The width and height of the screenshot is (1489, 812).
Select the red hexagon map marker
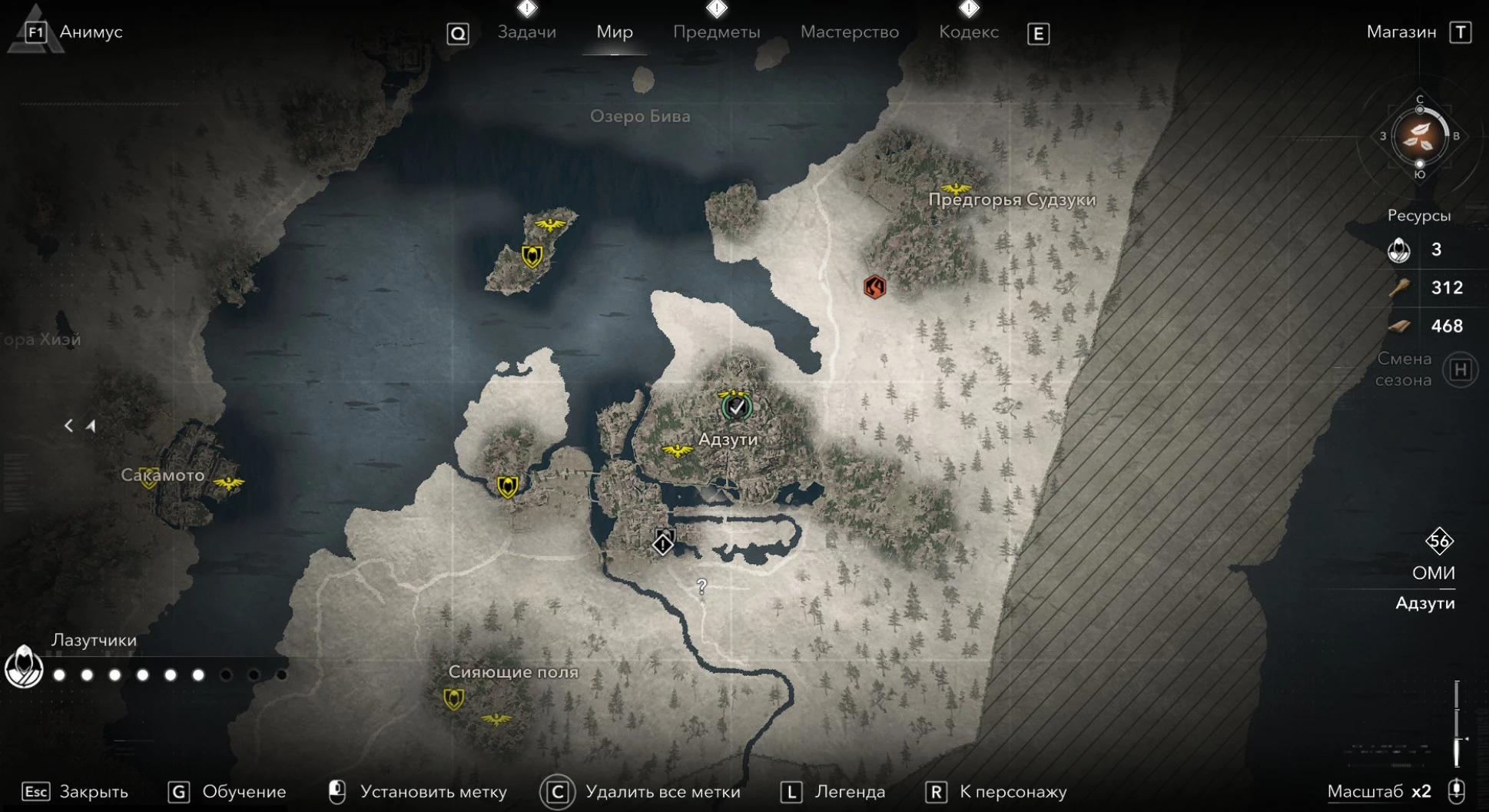[874, 287]
